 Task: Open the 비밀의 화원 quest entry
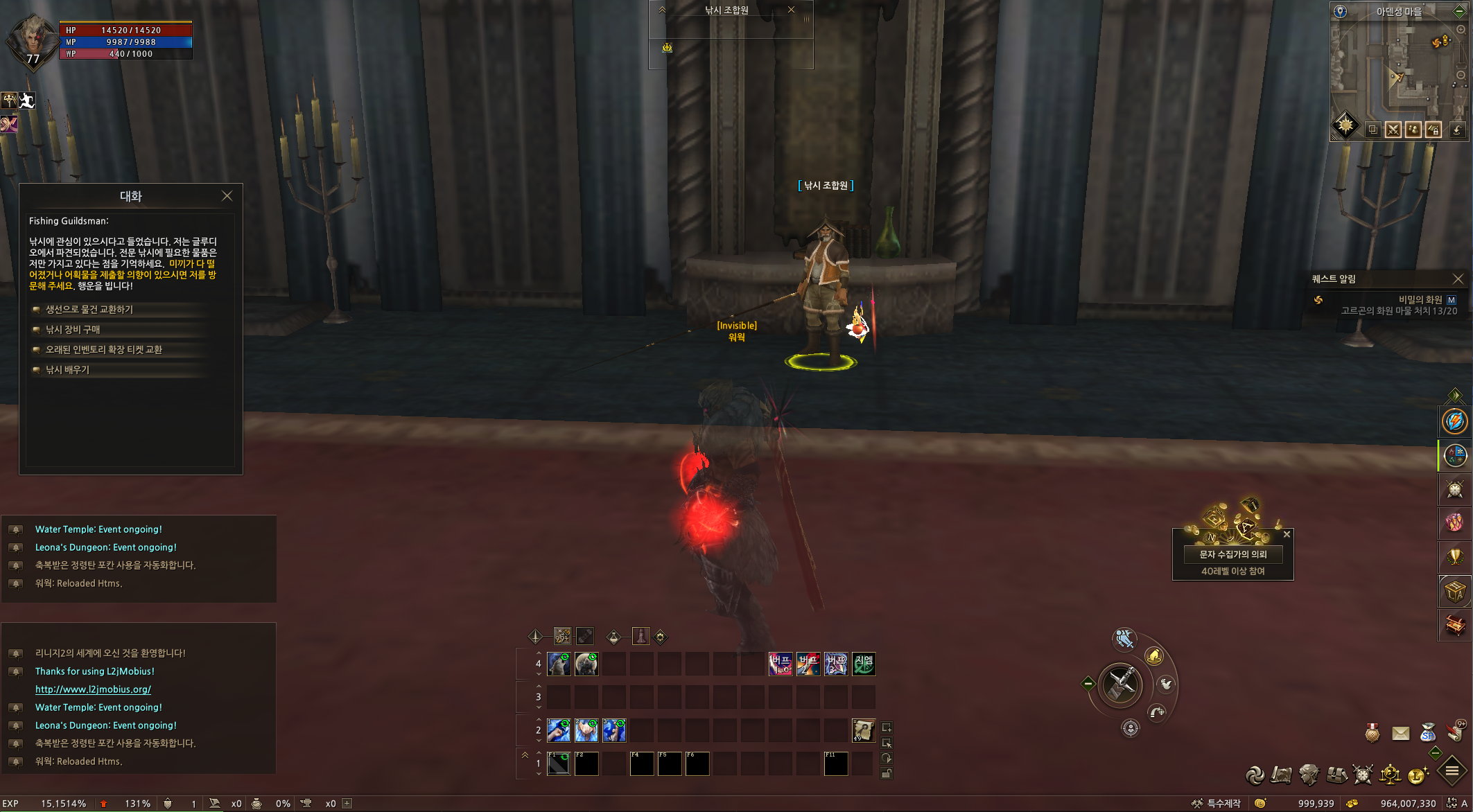(1420, 299)
